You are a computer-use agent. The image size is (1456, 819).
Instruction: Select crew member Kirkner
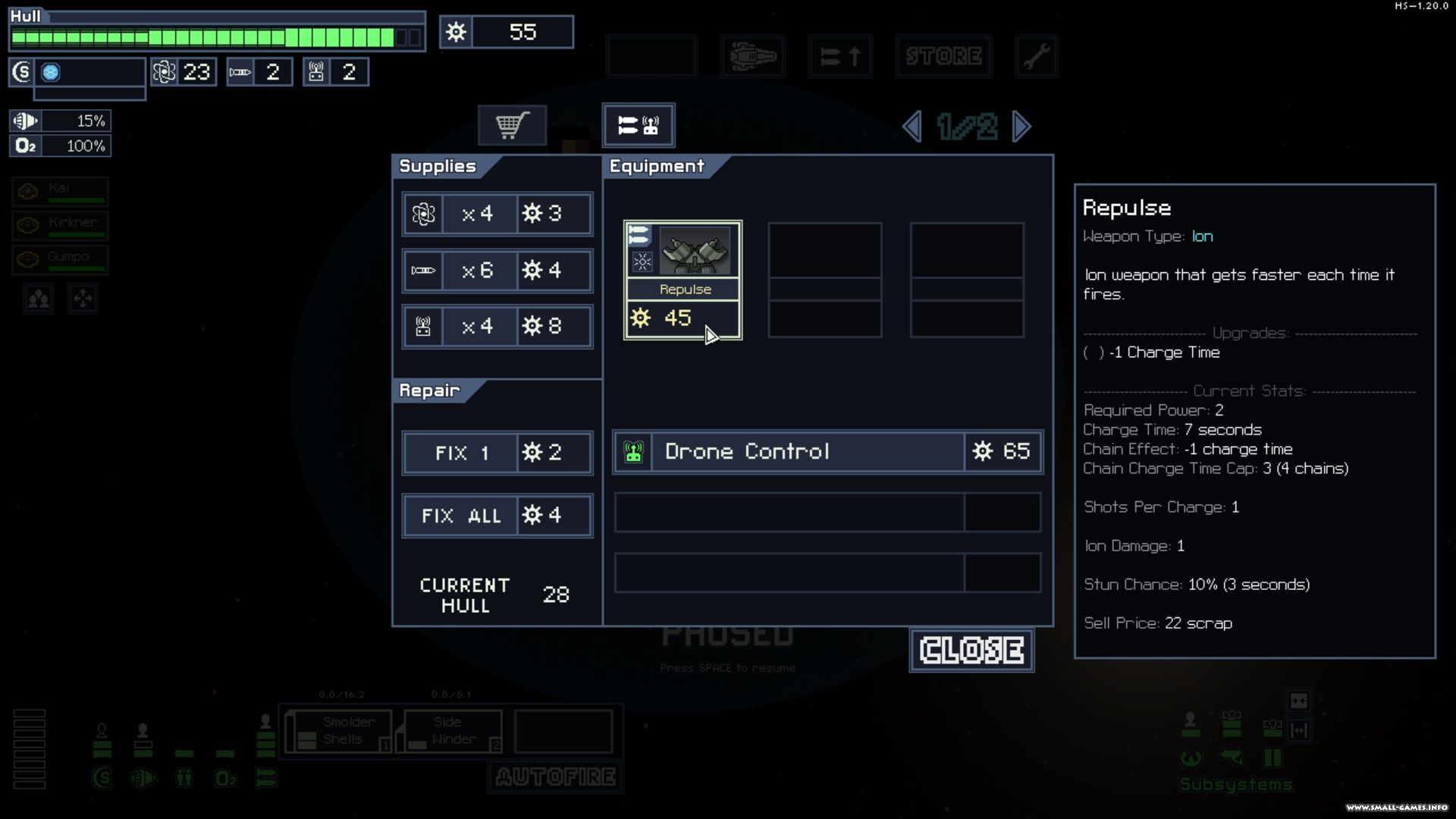pyautogui.click(x=60, y=225)
